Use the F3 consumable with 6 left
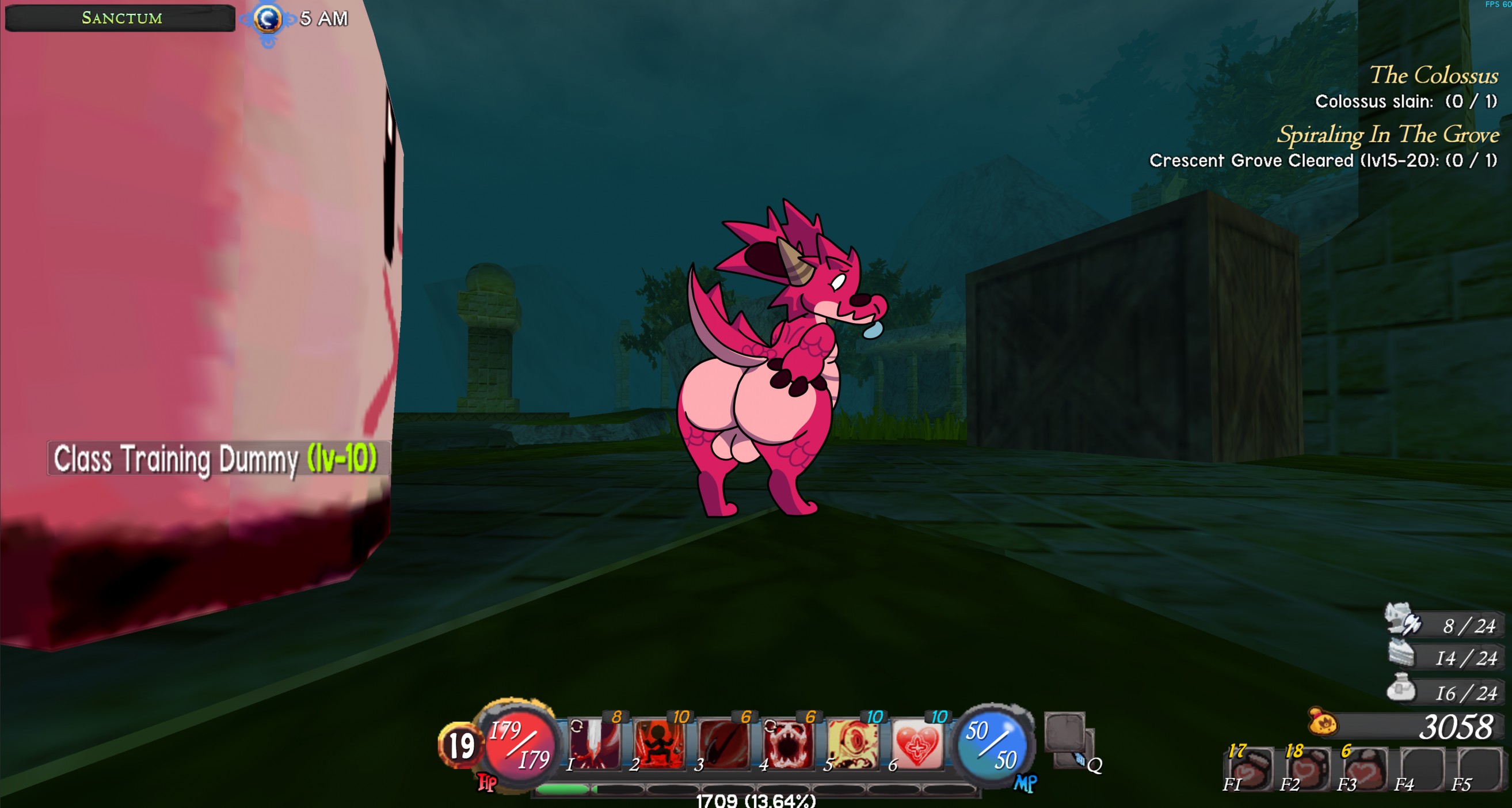The width and height of the screenshot is (1512, 808). (1364, 769)
